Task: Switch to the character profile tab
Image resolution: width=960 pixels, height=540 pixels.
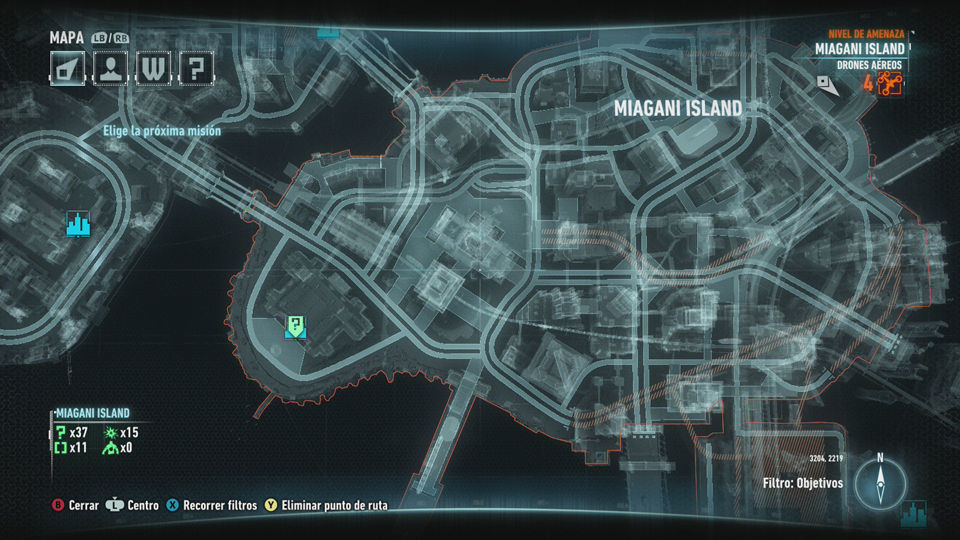Action: 109,68
